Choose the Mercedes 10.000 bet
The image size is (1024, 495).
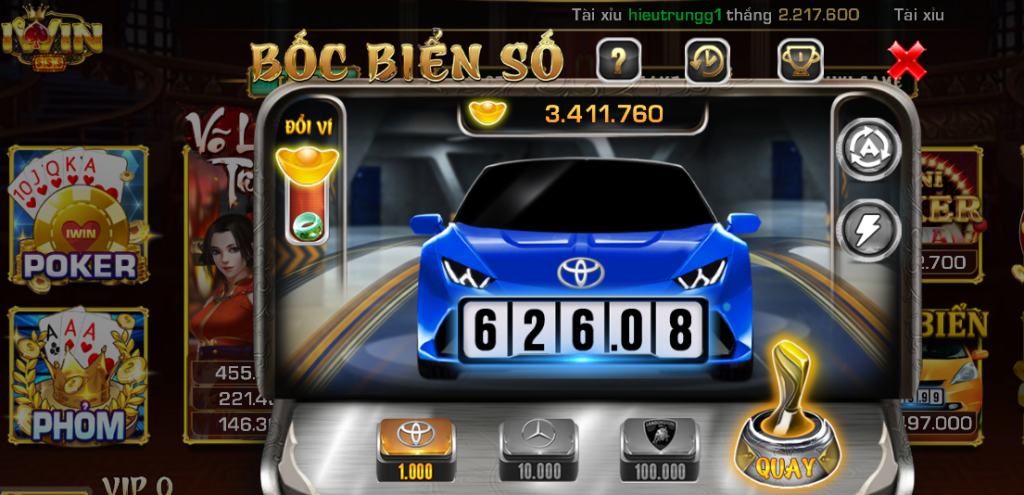tap(538, 449)
